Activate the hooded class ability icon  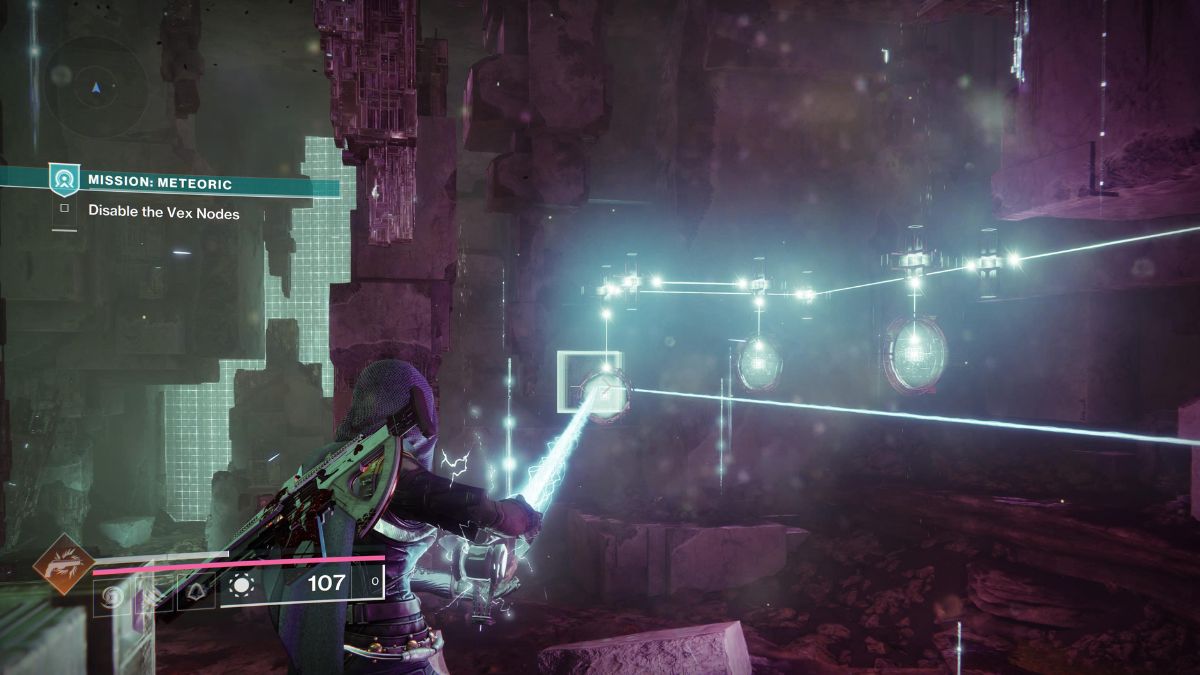tap(198, 595)
